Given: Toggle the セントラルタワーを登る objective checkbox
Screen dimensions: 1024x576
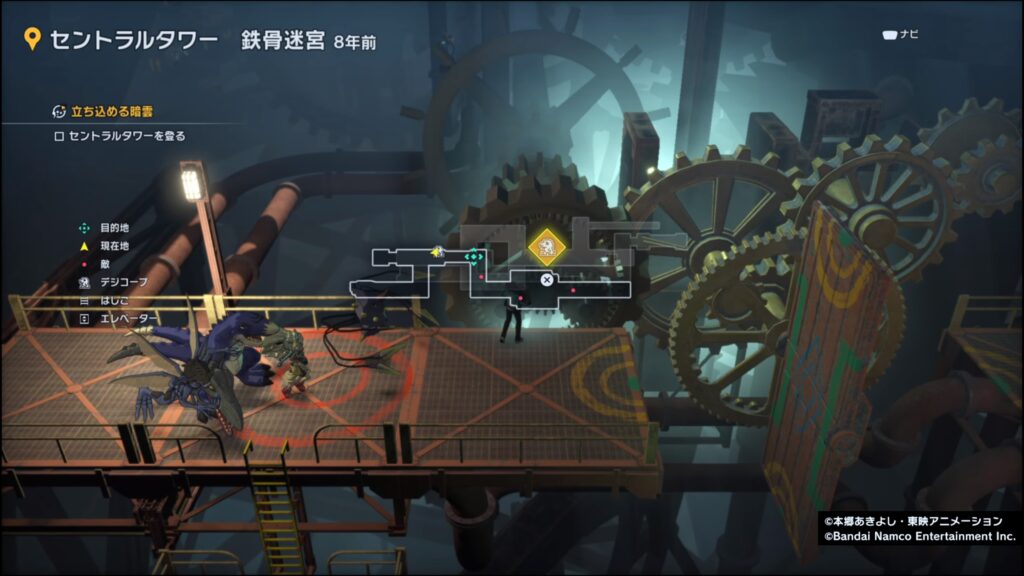Looking at the screenshot, I should 59,136.
